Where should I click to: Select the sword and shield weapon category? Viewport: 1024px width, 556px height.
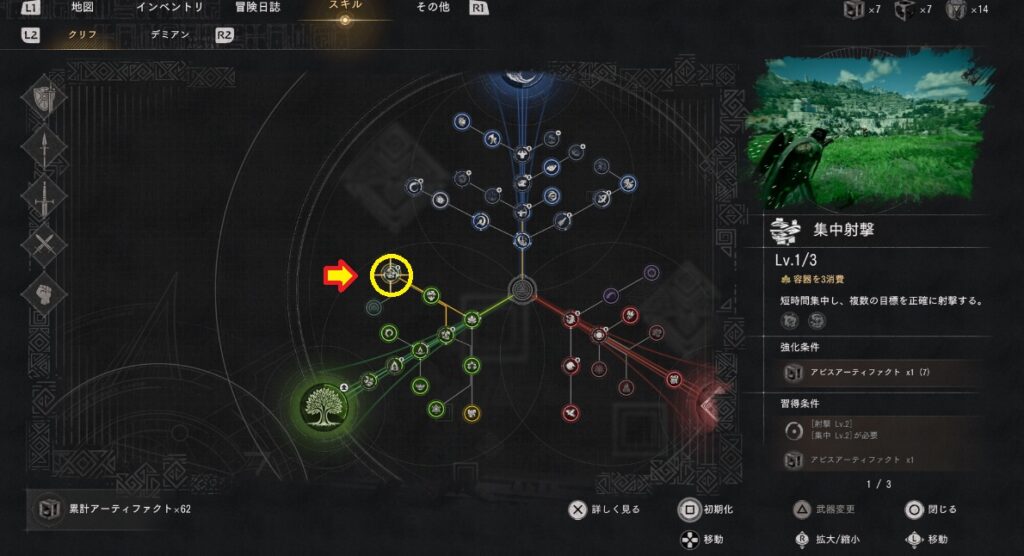(x=46, y=97)
